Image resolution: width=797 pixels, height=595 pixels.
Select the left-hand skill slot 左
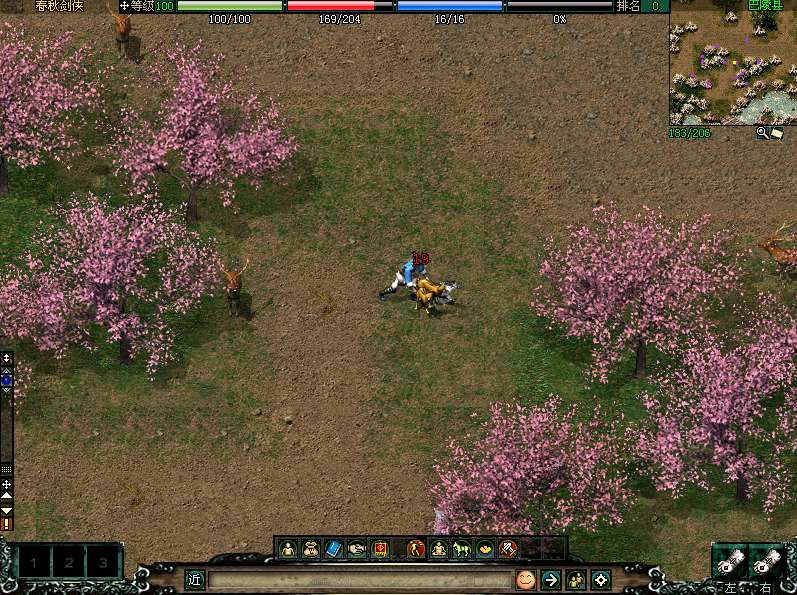(730, 562)
